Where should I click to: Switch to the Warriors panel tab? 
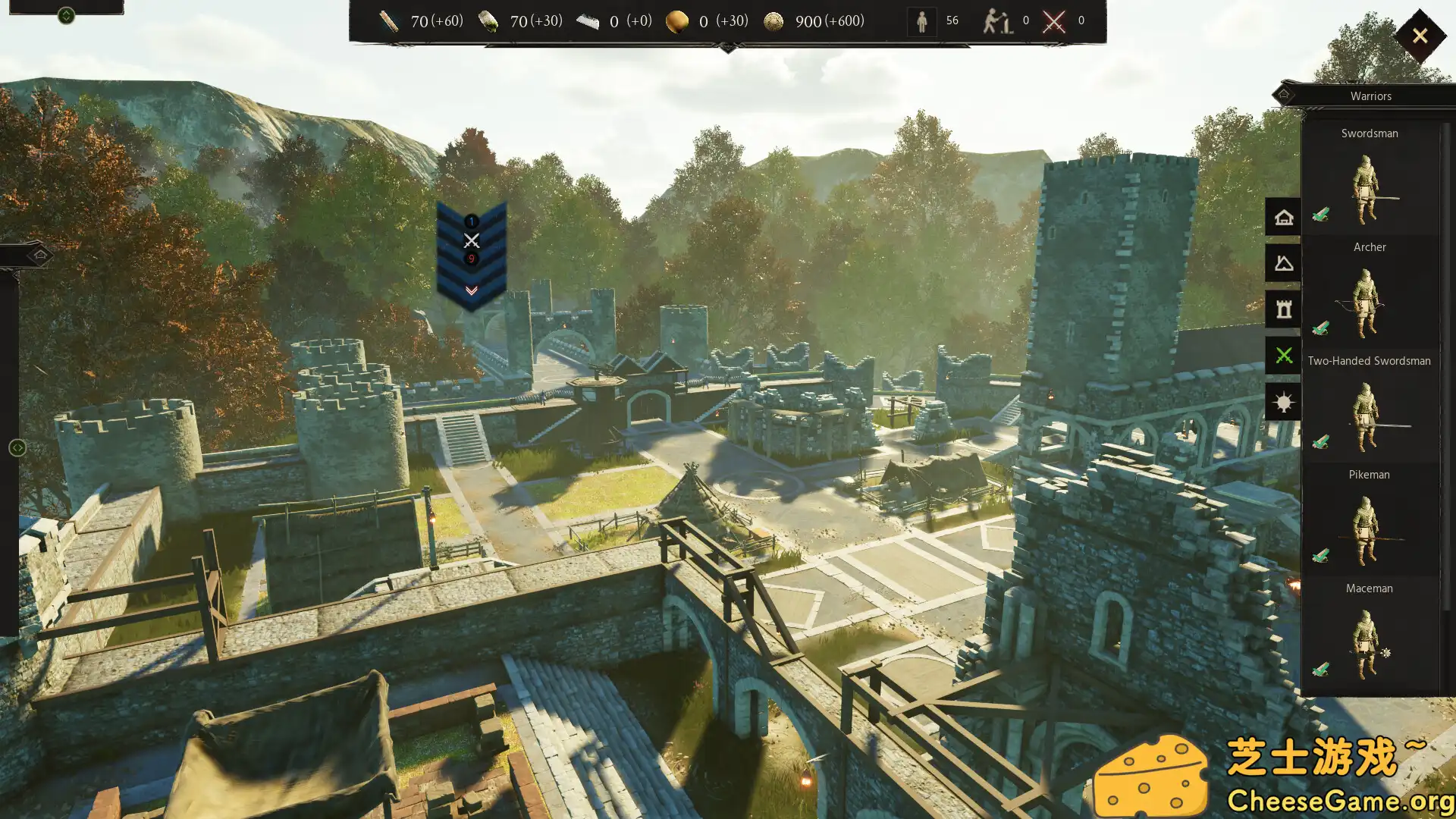pos(1370,96)
